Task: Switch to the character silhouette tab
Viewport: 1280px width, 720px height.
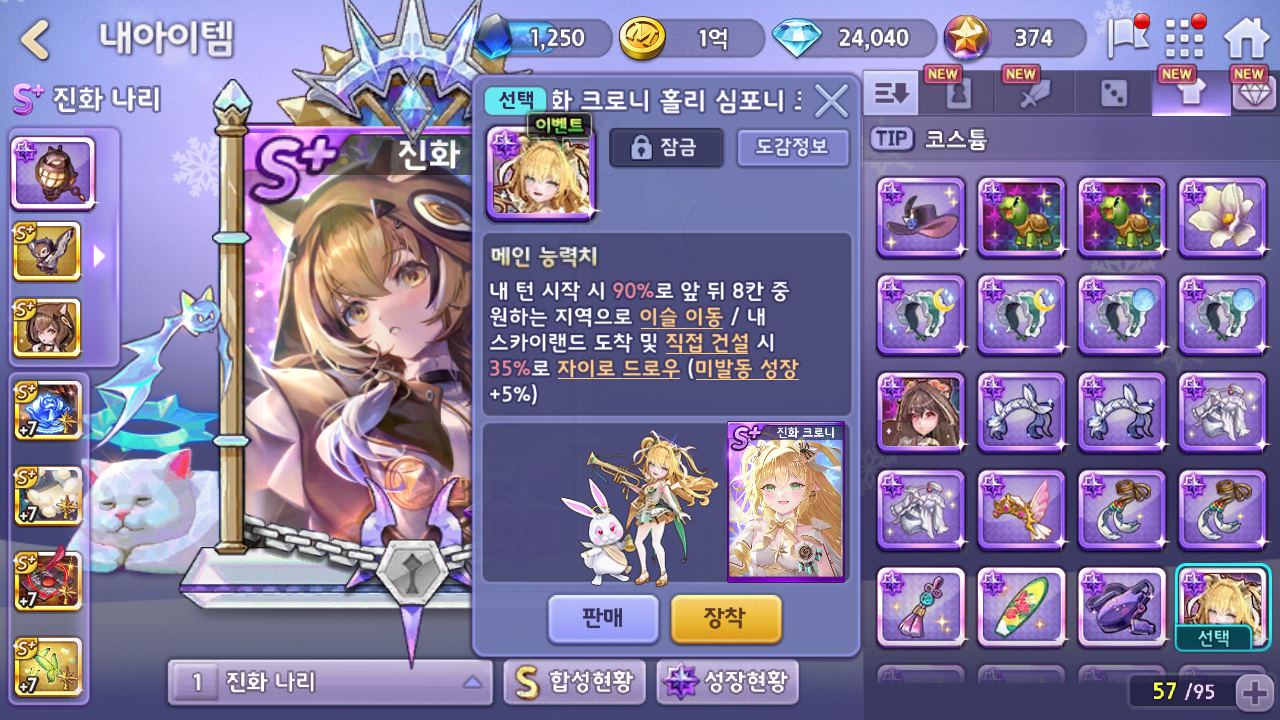Action: click(959, 94)
